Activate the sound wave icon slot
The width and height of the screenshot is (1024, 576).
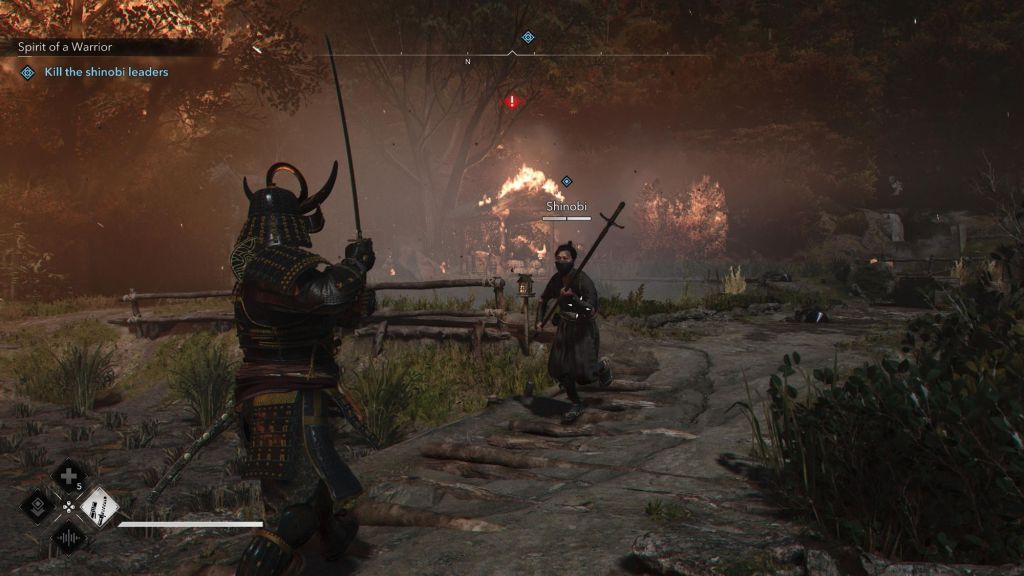click(68, 537)
